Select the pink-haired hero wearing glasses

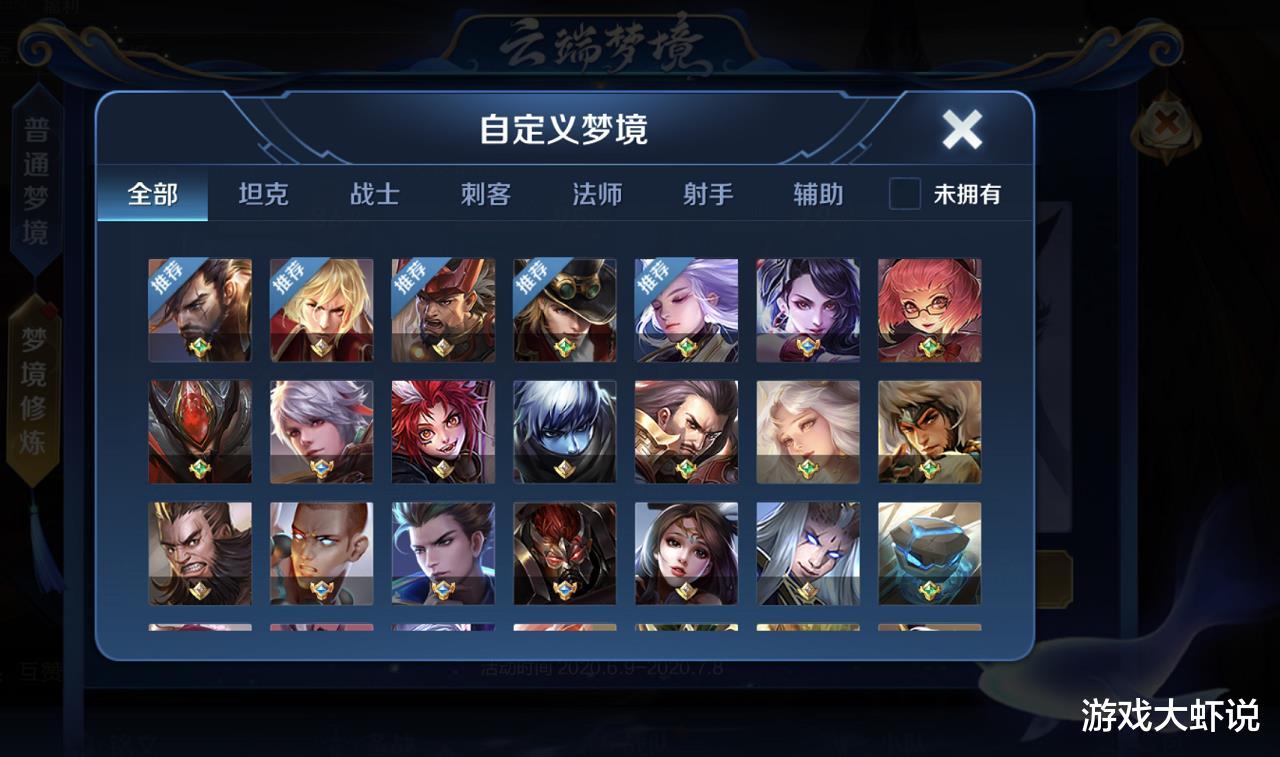click(x=930, y=310)
